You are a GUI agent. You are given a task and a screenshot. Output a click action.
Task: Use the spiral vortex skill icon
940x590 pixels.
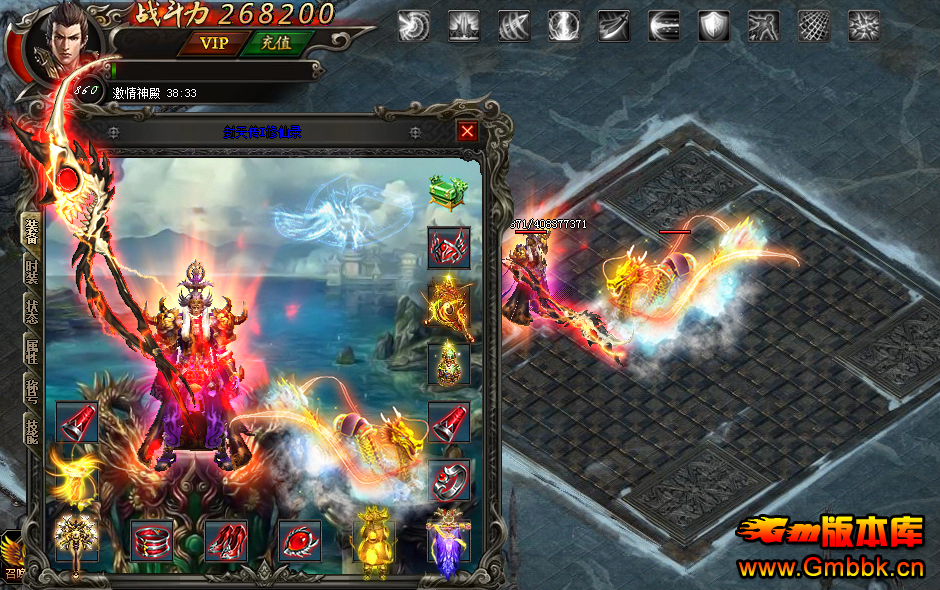[413, 26]
